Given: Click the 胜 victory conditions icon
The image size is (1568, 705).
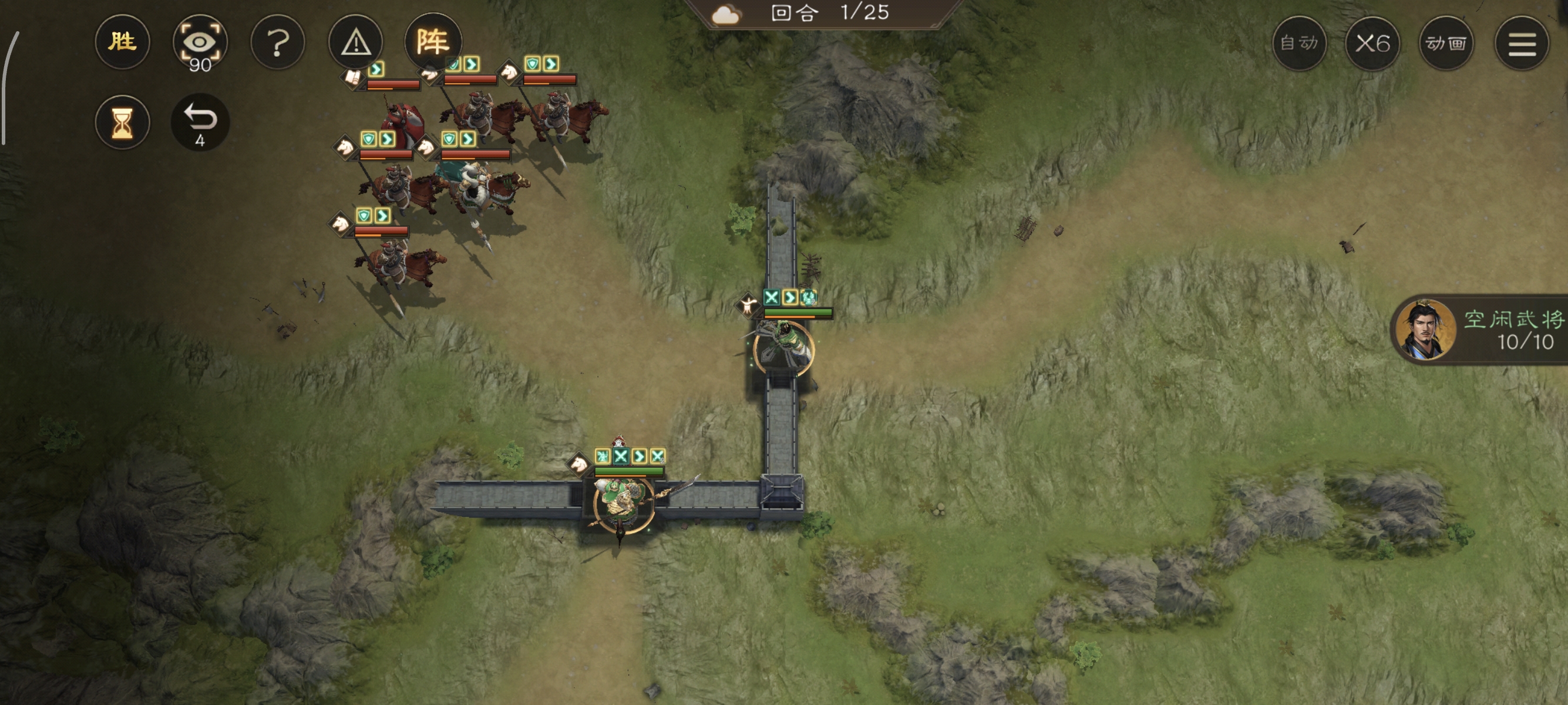Looking at the screenshot, I should coord(122,43).
